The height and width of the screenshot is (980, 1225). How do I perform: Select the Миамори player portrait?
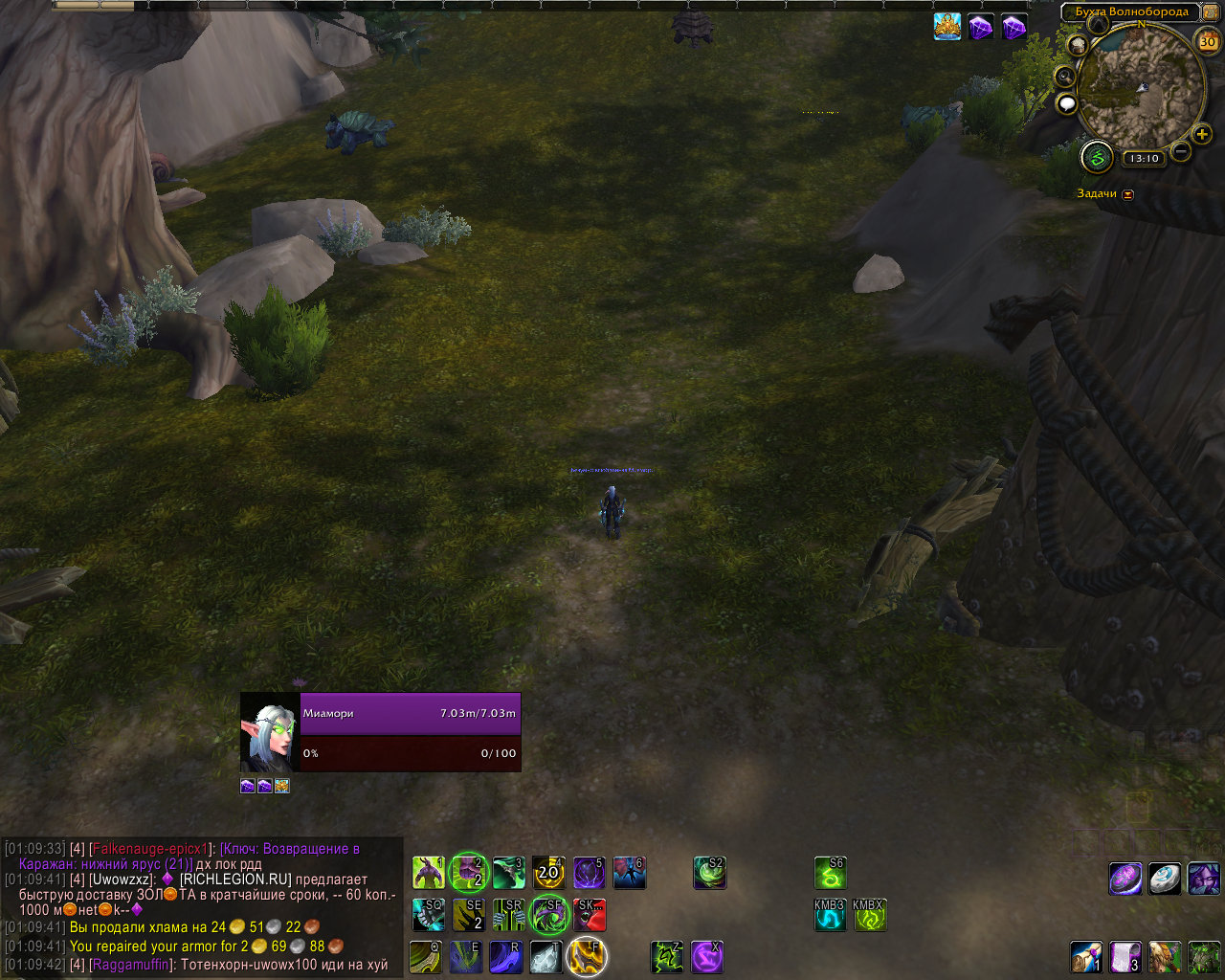[x=269, y=733]
